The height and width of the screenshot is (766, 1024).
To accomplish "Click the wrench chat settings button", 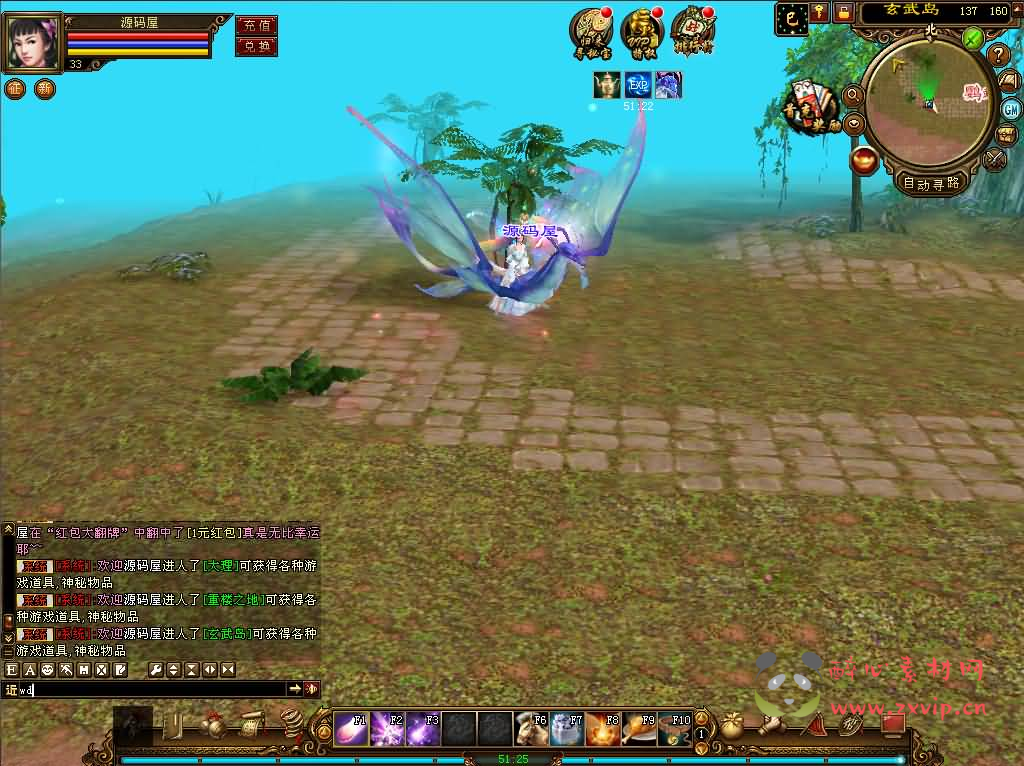I will [156, 669].
